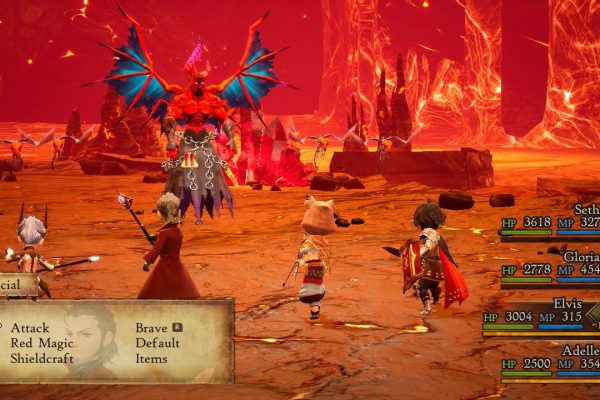Switch to the Special tab above the commands
The width and height of the screenshot is (600, 400).
(18, 284)
